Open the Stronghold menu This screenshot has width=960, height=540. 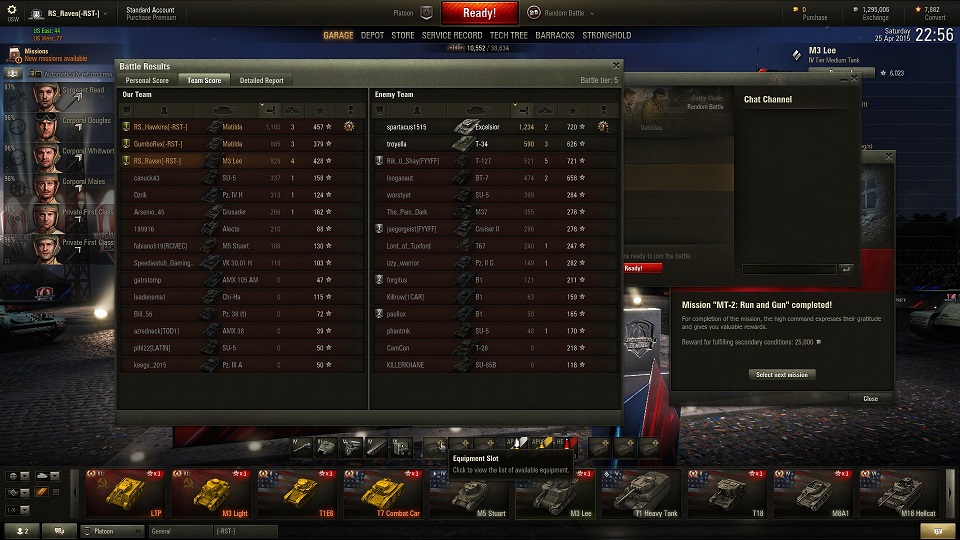click(607, 35)
